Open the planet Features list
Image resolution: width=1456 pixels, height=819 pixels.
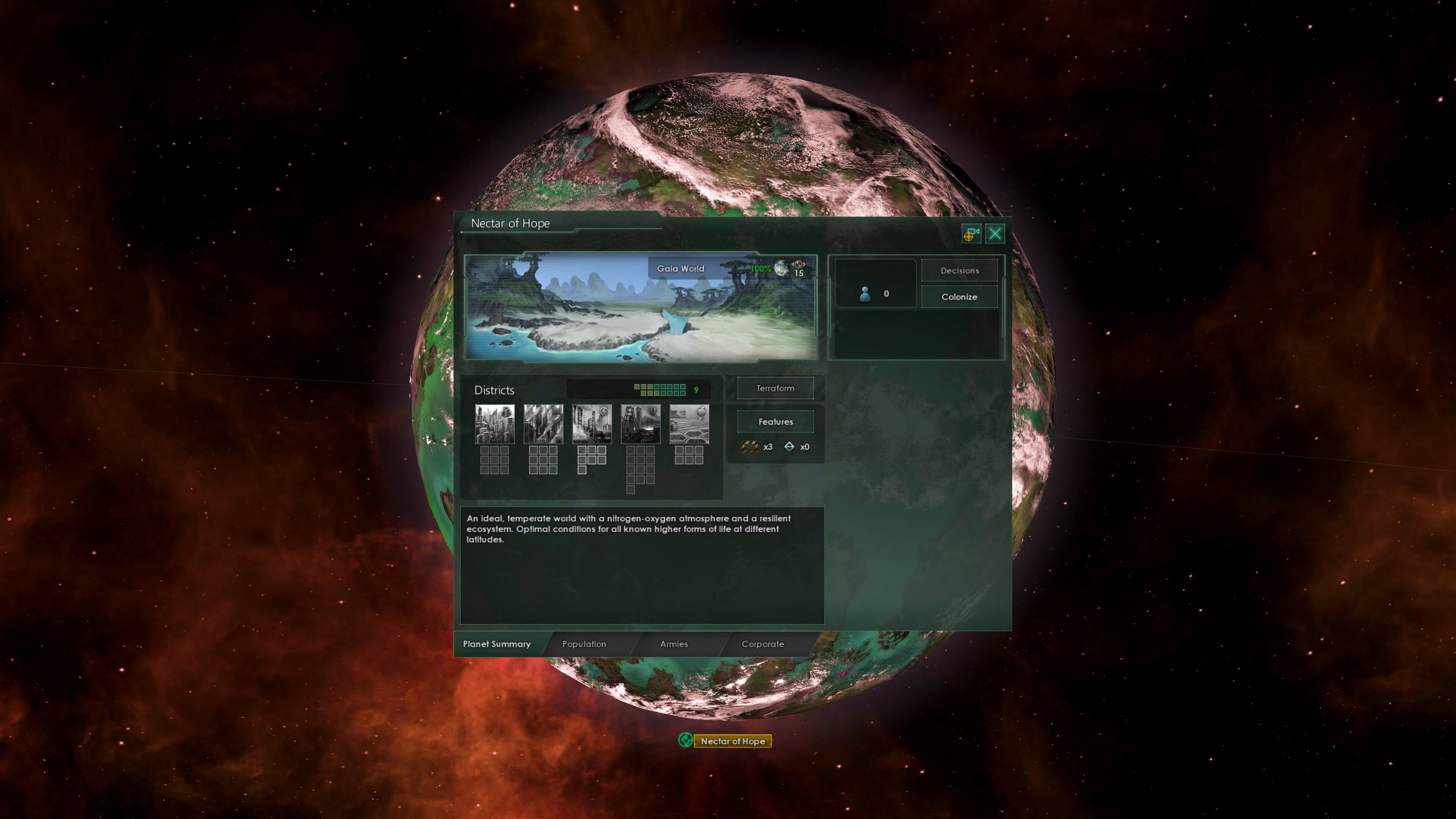tap(775, 422)
